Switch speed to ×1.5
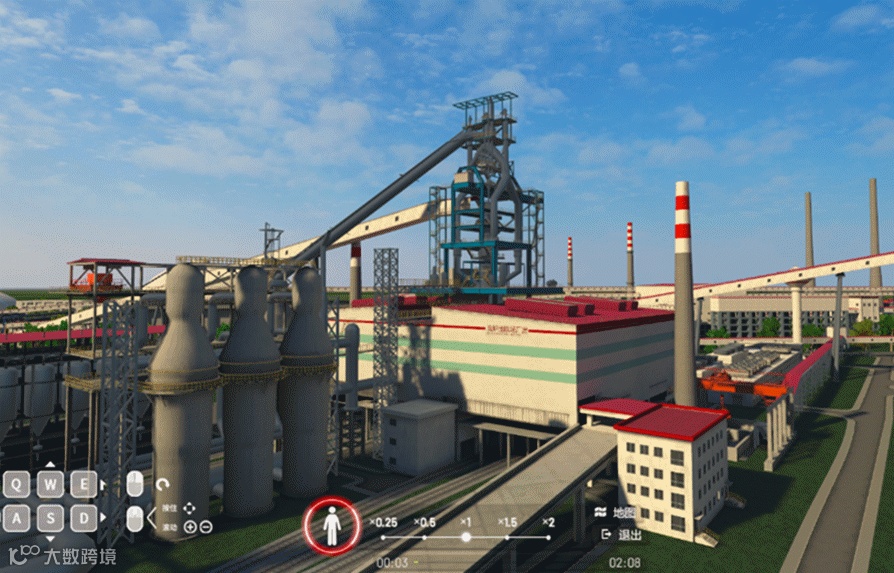This screenshot has height=573, width=894. tap(507, 537)
